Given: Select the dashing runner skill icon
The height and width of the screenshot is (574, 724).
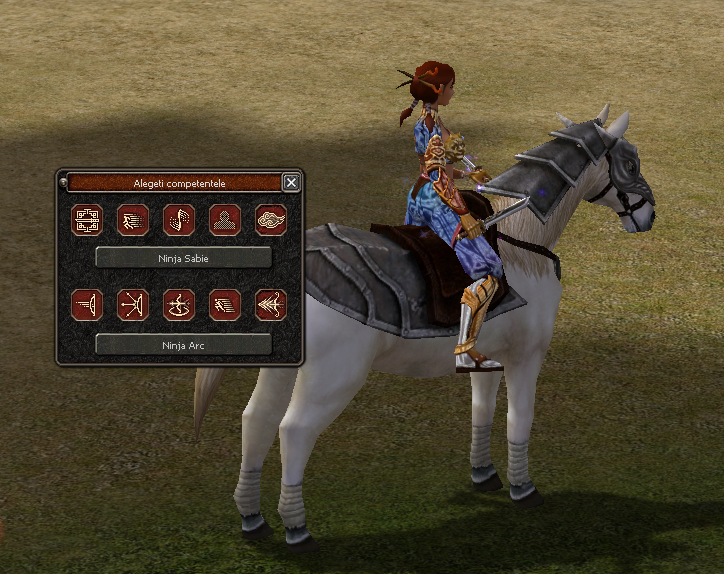Looking at the screenshot, I should pyautogui.click(x=133, y=220).
